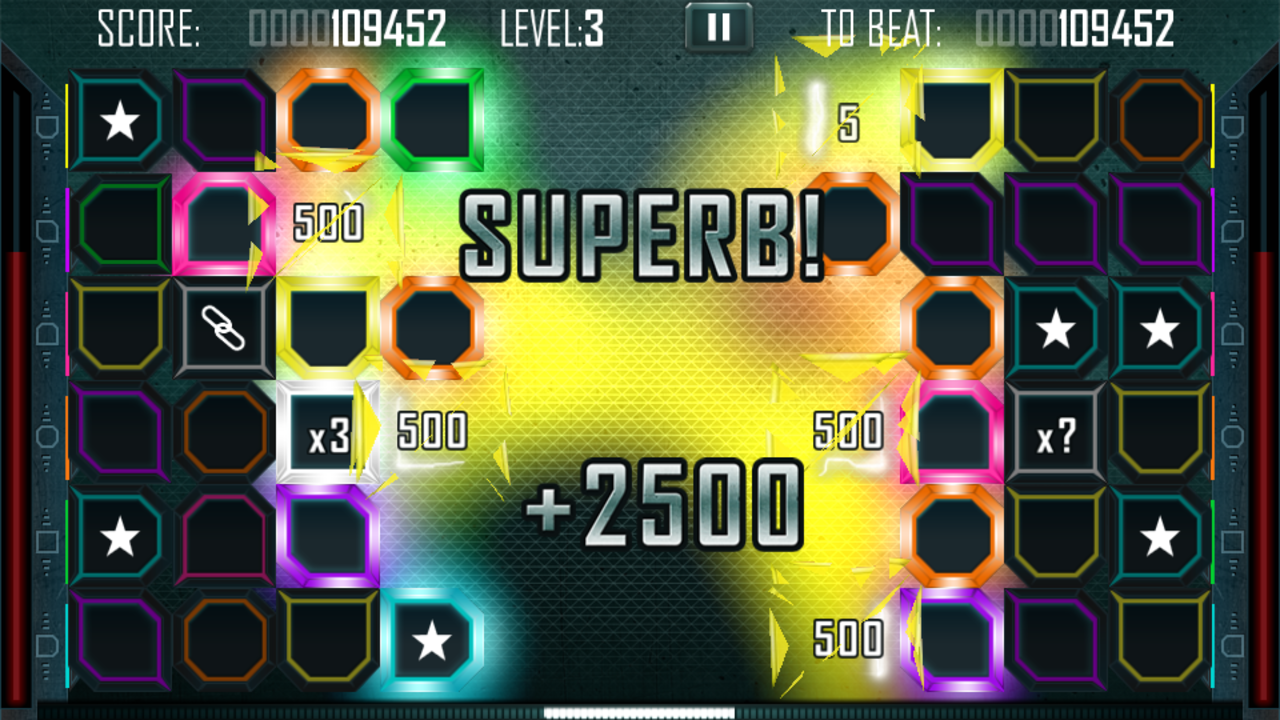
Task: Click the teal star tile on right side
Action: tap(1057, 329)
